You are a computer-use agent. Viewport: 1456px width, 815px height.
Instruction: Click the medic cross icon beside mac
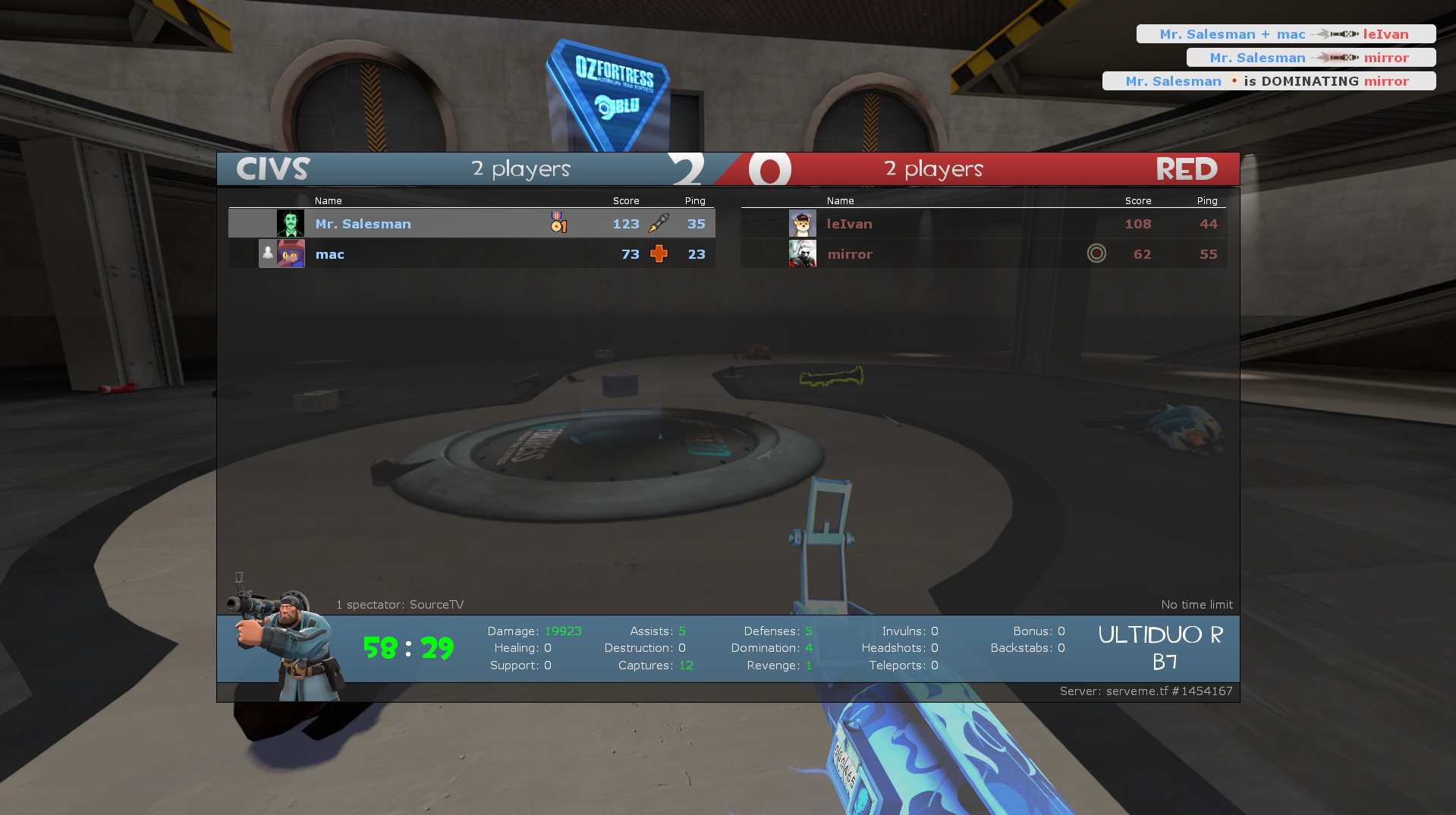pyautogui.click(x=659, y=253)
